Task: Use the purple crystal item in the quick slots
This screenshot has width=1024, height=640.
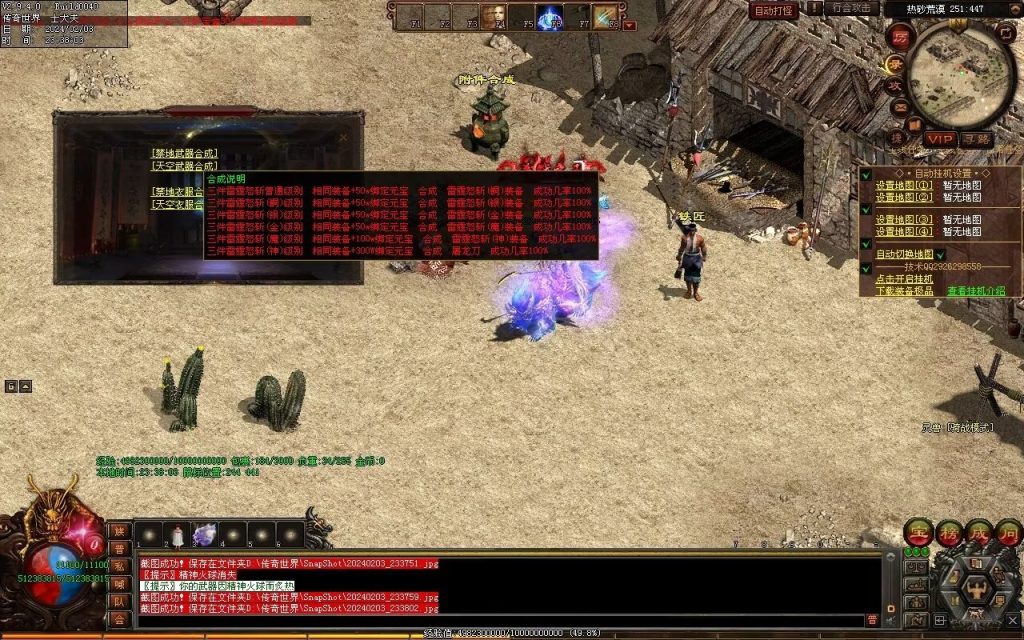Action: pyautogui.click(x=204, y=536)
